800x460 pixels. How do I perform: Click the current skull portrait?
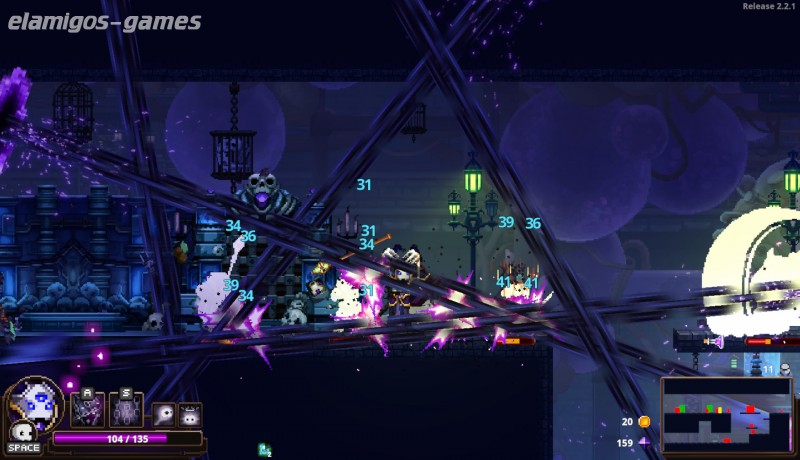point(36,405)
